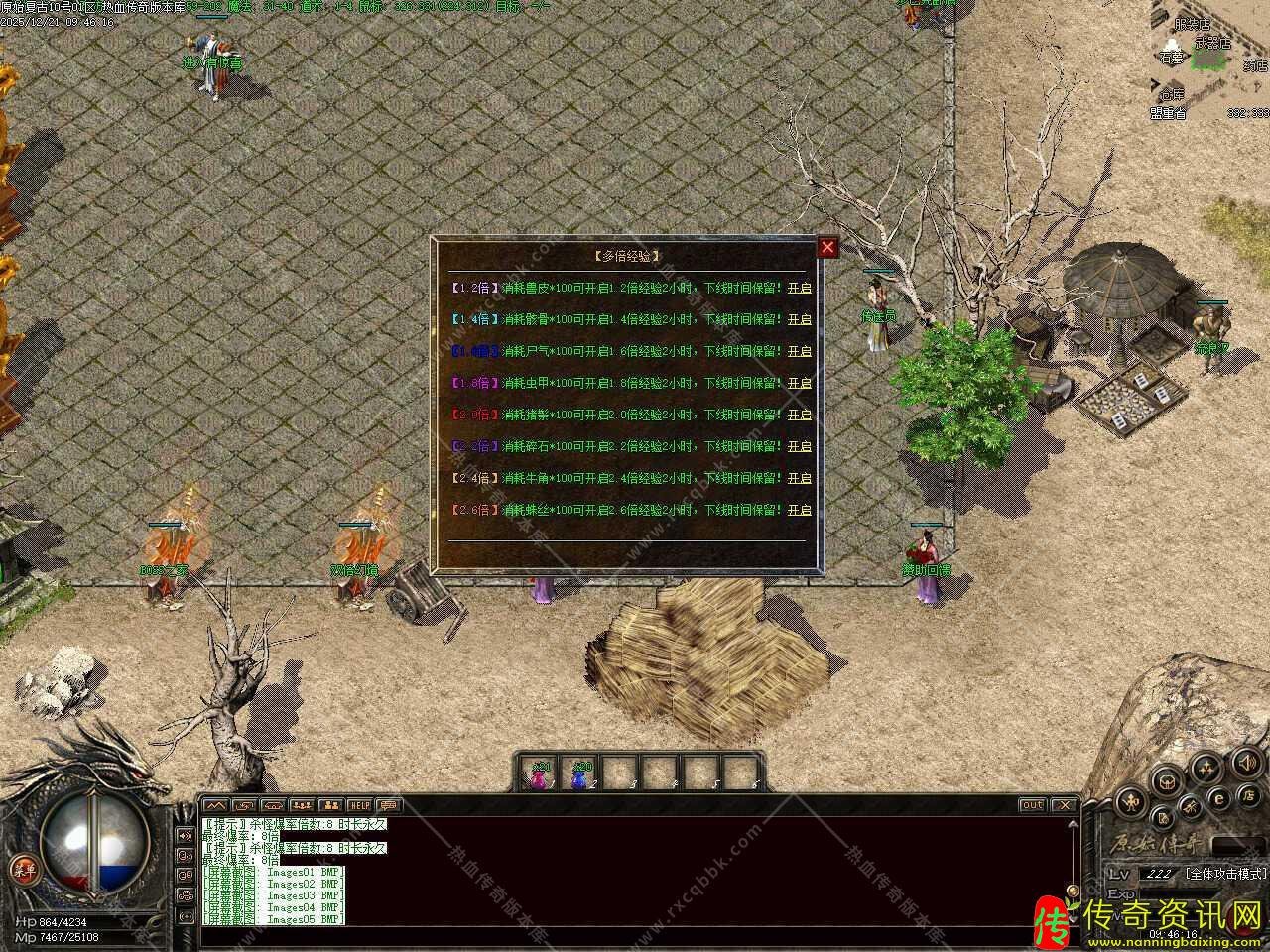Screen dimensions: 1270x952
Task: Toggle the sound speaker icon
Action: click(1245, 763)
